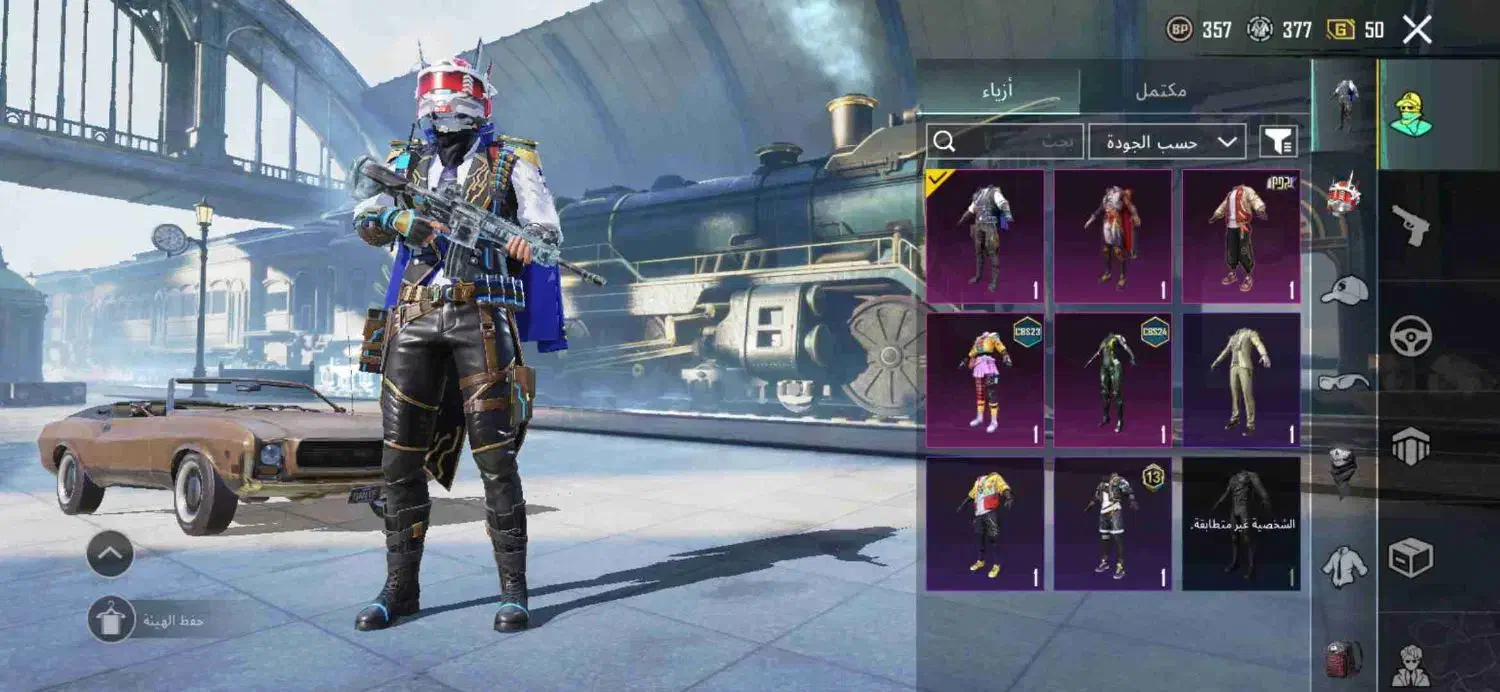The image size is (1500, 692).
Task: Click the up arrow circle button
Action: [x=110, y=553]
